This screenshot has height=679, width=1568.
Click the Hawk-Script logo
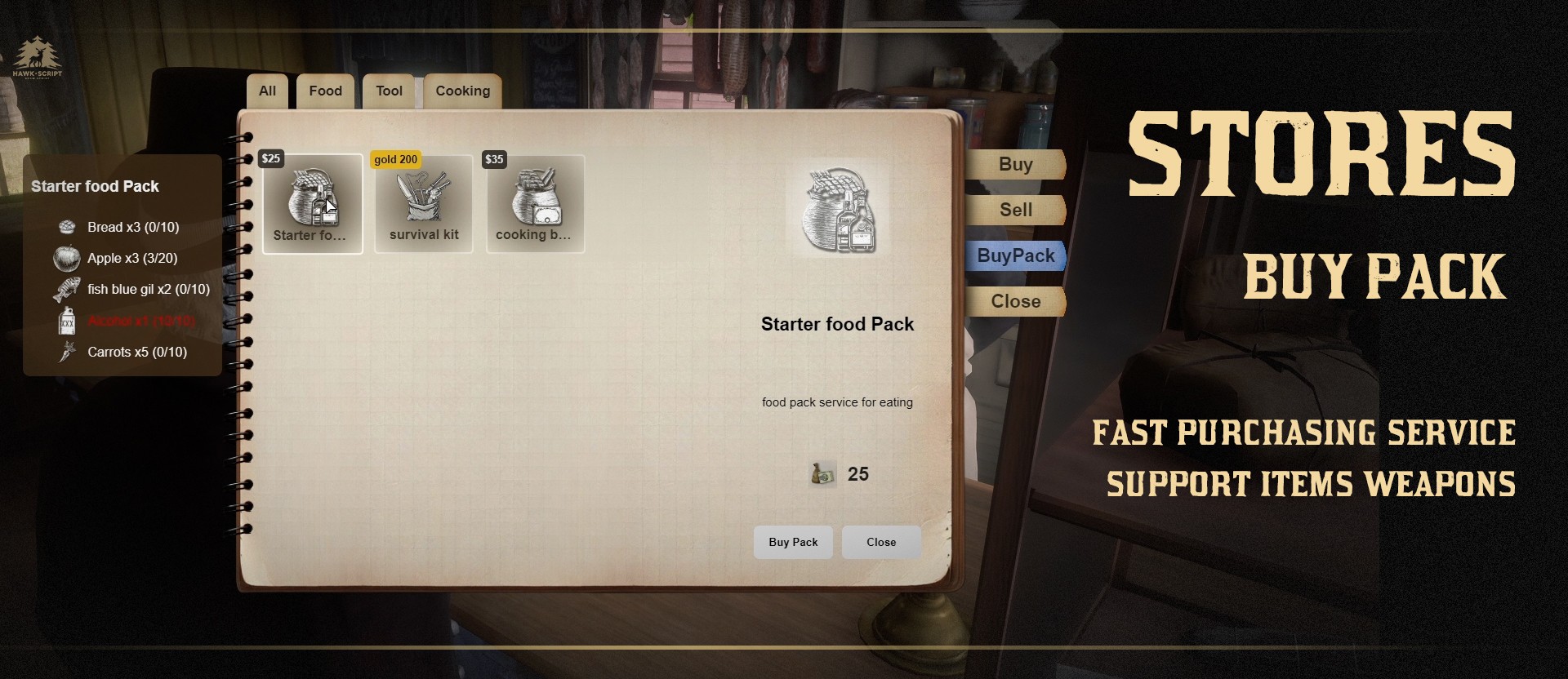(x=37, y=56)
